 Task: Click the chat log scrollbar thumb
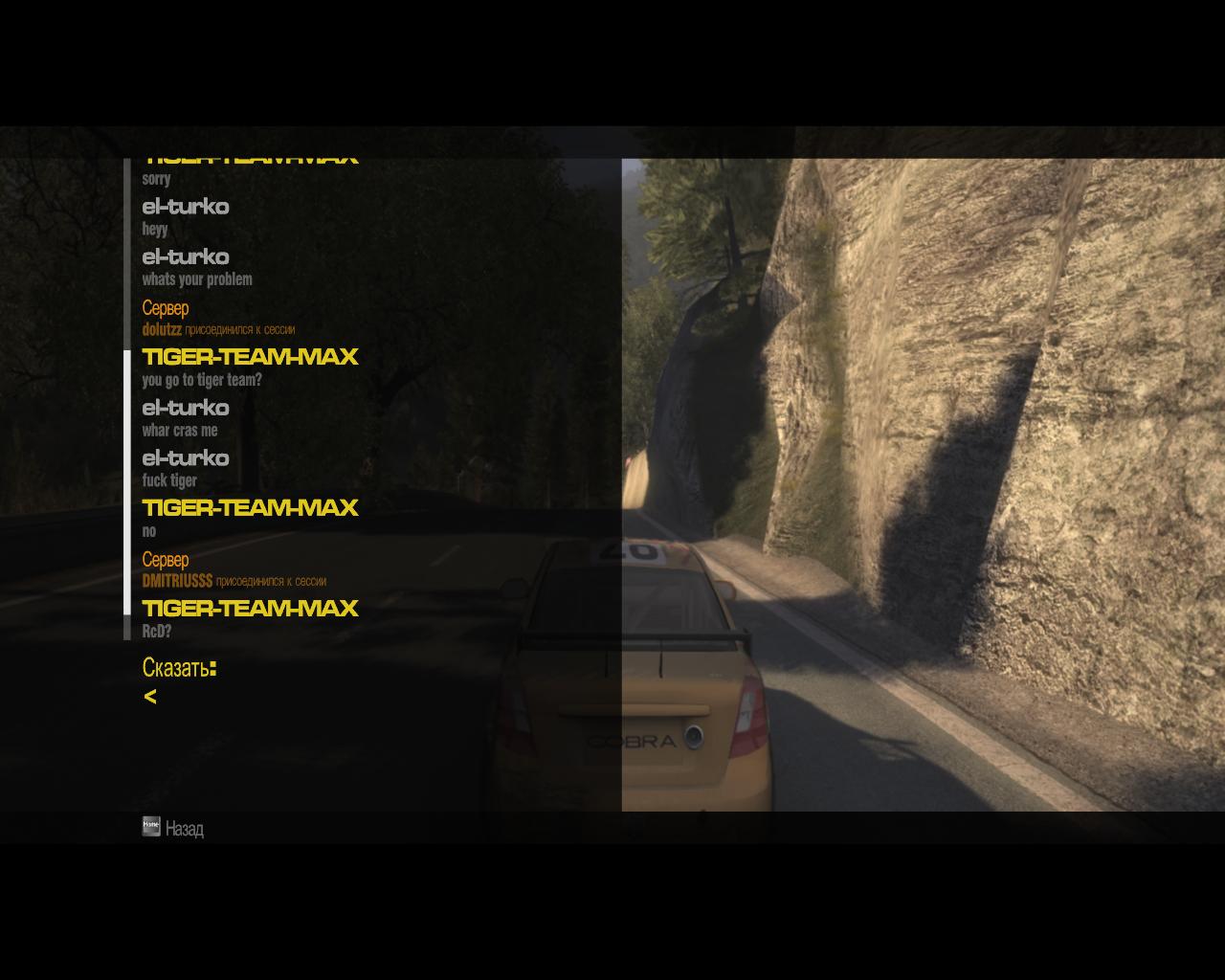coord(127,482)
